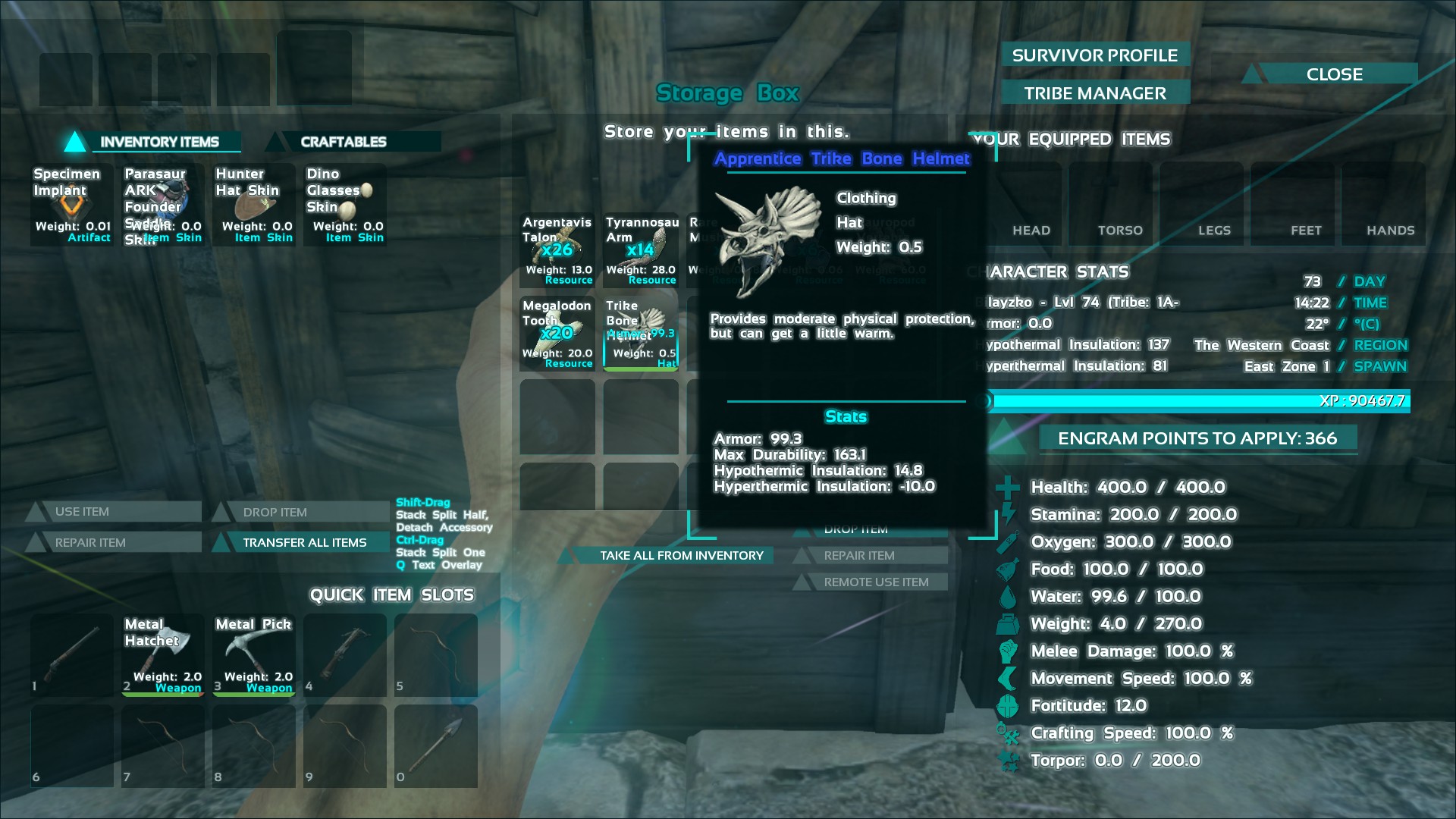Click the Head equipment slot
The width and height of the screenshot is (1456, 819).
[x=1031, y=203]
